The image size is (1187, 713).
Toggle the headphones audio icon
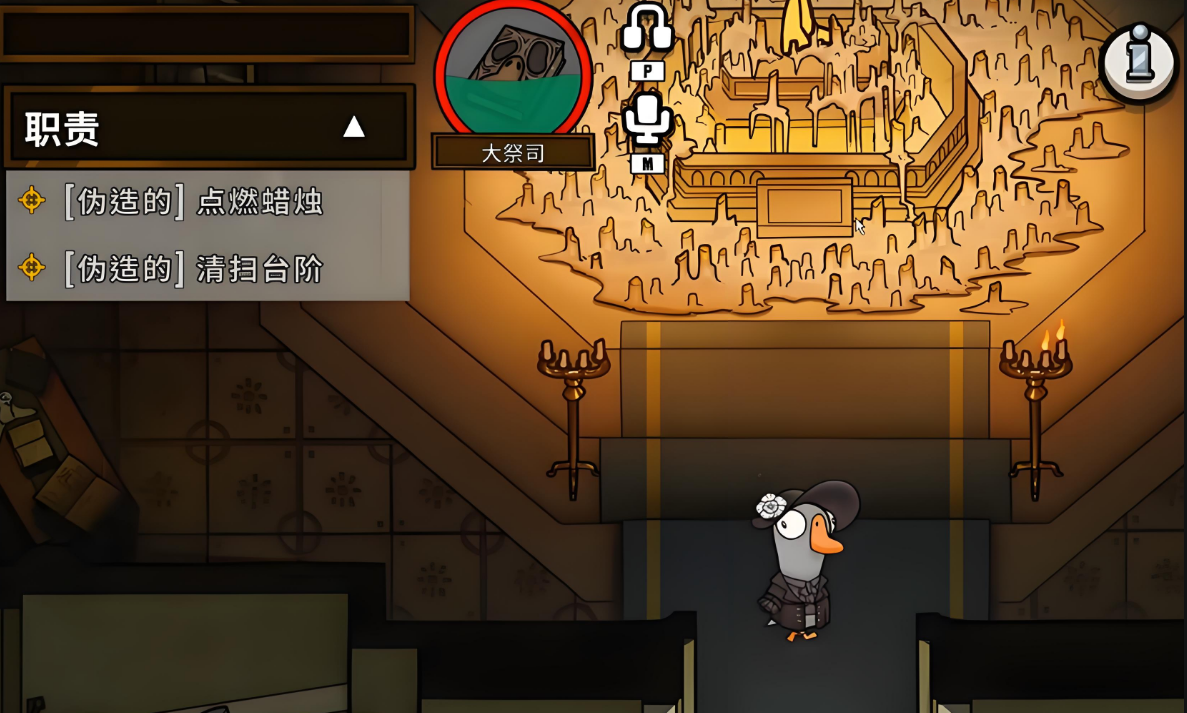[x=647, y=28]
